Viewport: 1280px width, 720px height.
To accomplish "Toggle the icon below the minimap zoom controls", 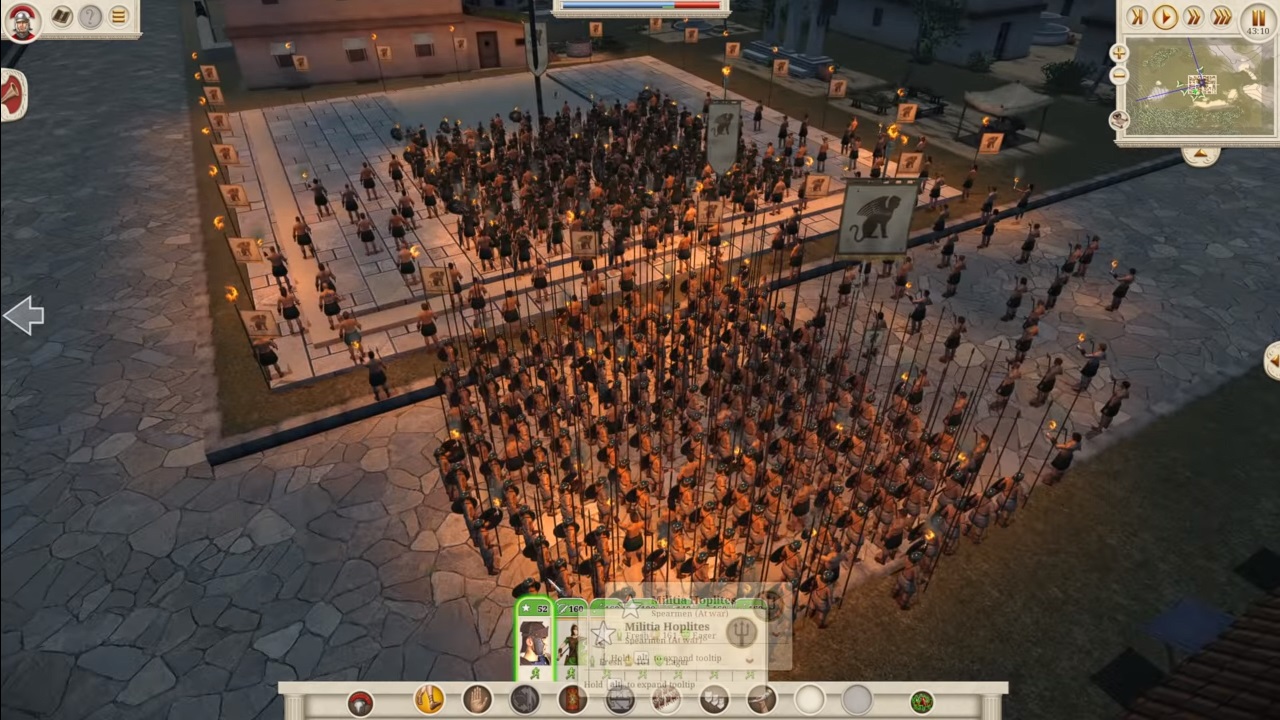I will pyautogui.click(x=1121, y=119).
